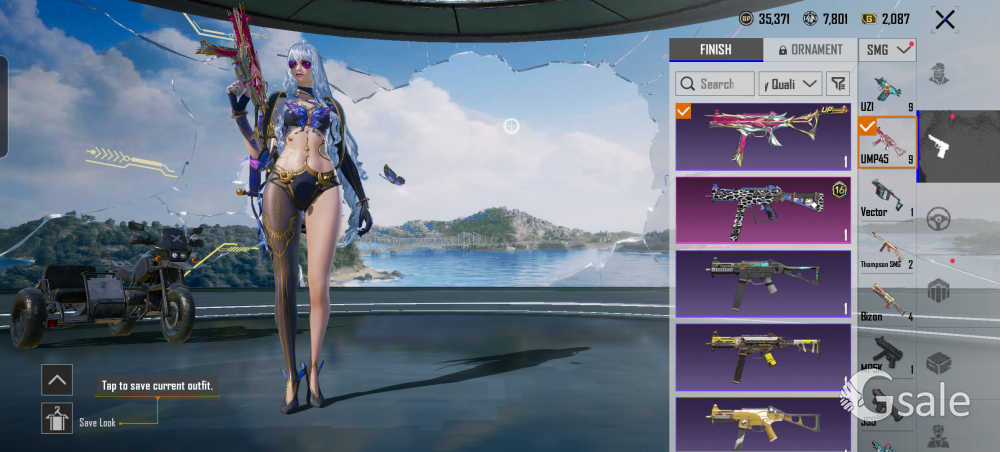1000x452 pixels.
Task: Select the pink and gold UMP45 finish
Action: 762,136
